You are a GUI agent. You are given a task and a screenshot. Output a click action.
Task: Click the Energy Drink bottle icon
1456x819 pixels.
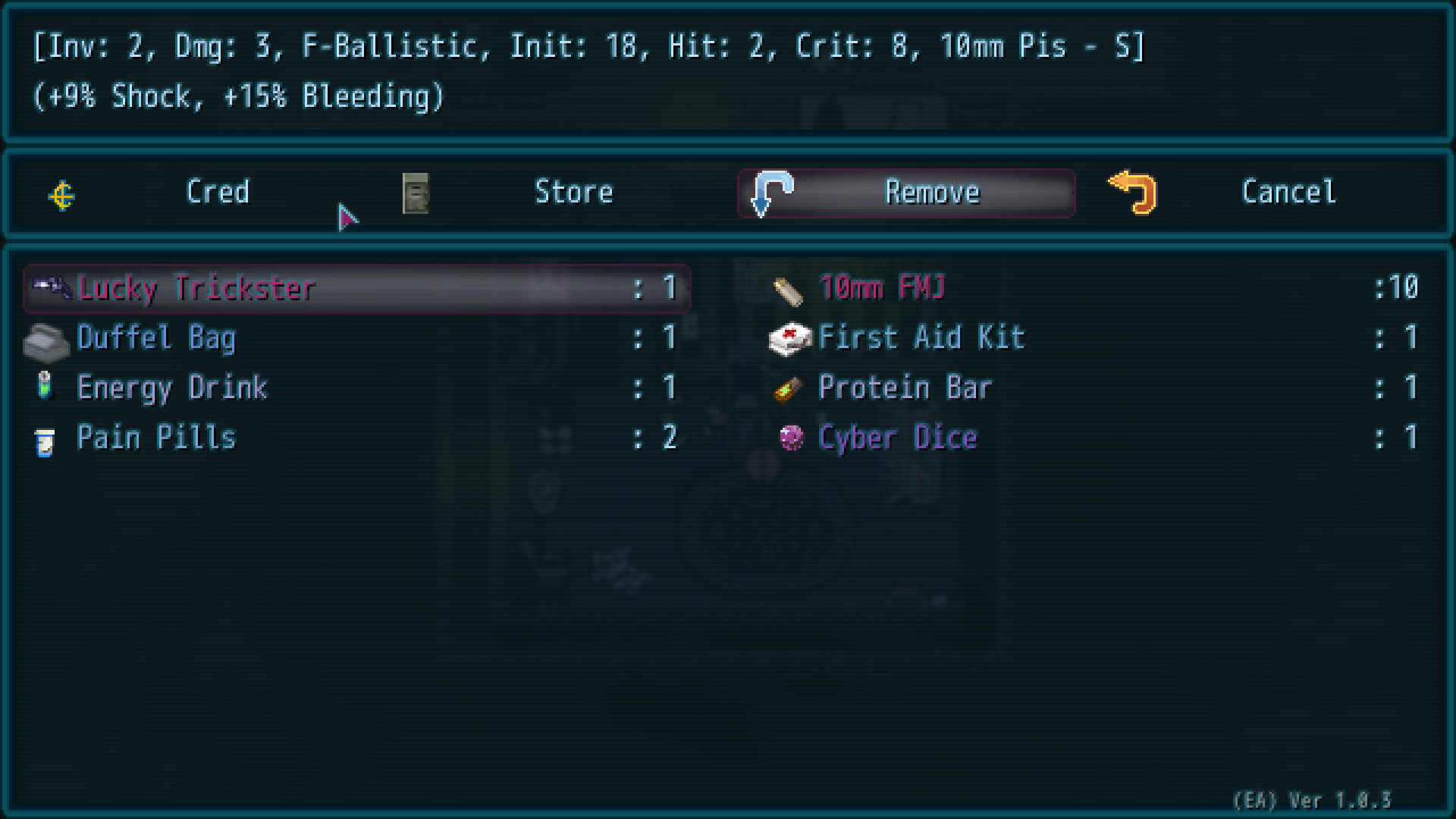tap(47, 388)
